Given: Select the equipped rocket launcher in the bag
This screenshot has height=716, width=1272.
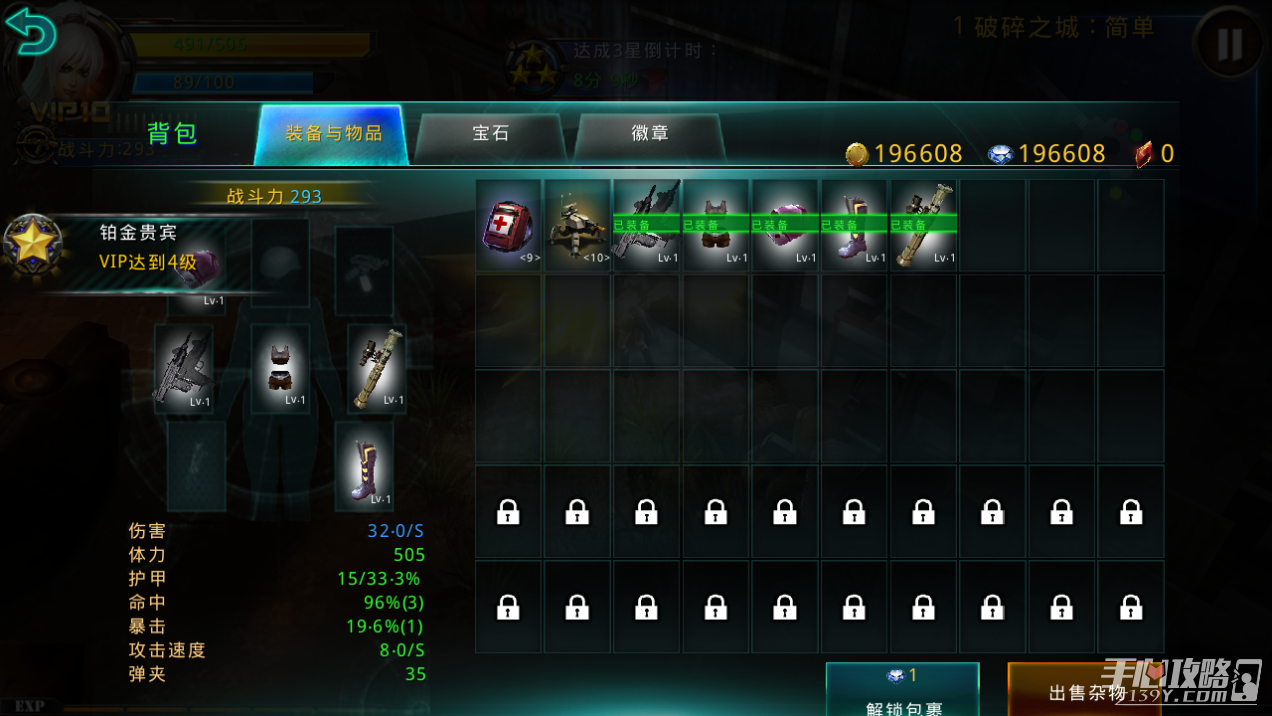Looking at the screenshot, I should [x=924, y=226].
